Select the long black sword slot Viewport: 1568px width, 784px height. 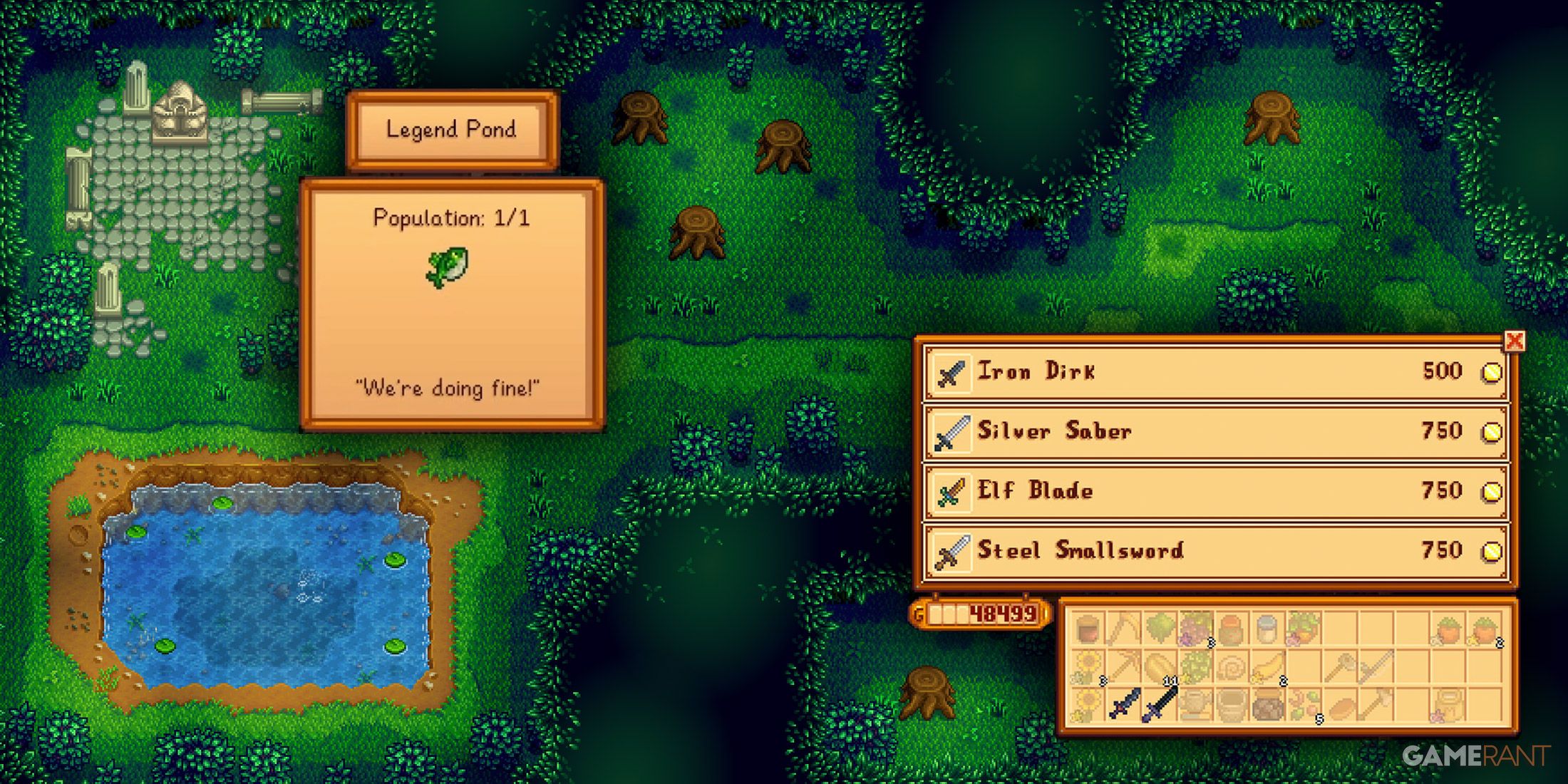point(1160,704)
